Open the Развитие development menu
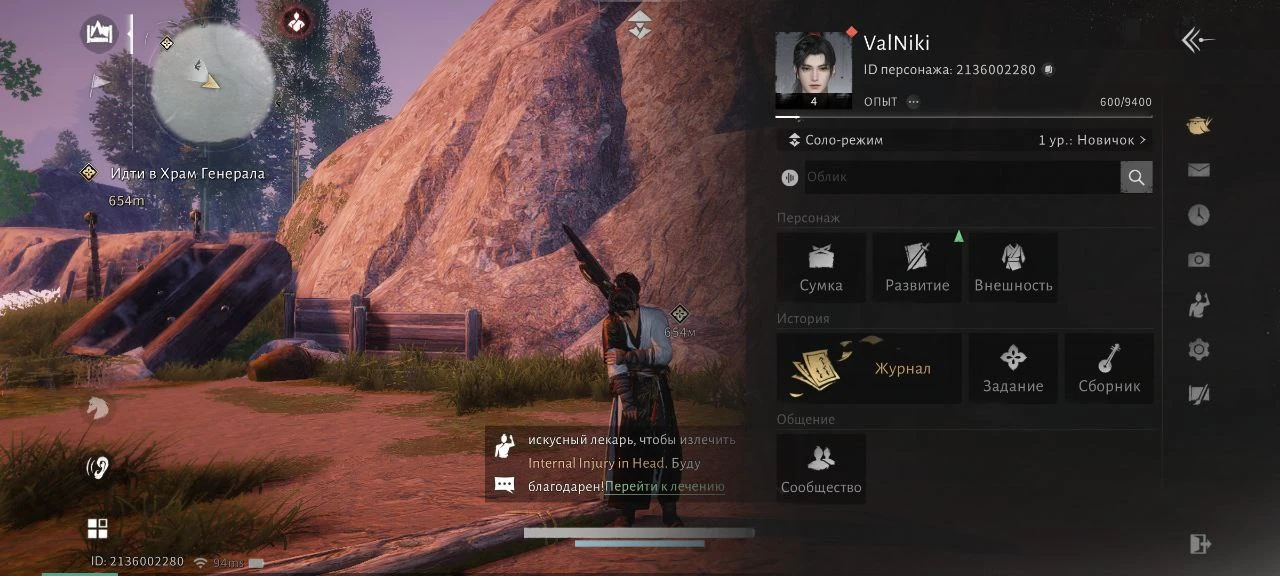1280x576 pixels. pyautogui.click(x=917, y=267)
